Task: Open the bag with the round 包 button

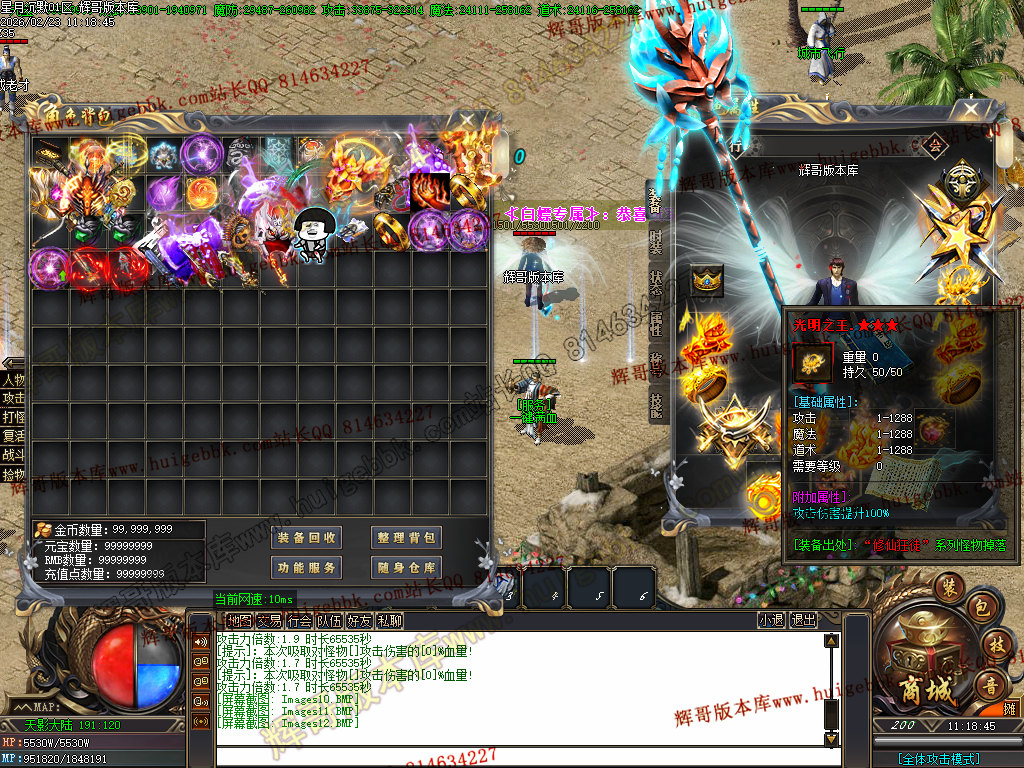Action: (x=982, y=607)
